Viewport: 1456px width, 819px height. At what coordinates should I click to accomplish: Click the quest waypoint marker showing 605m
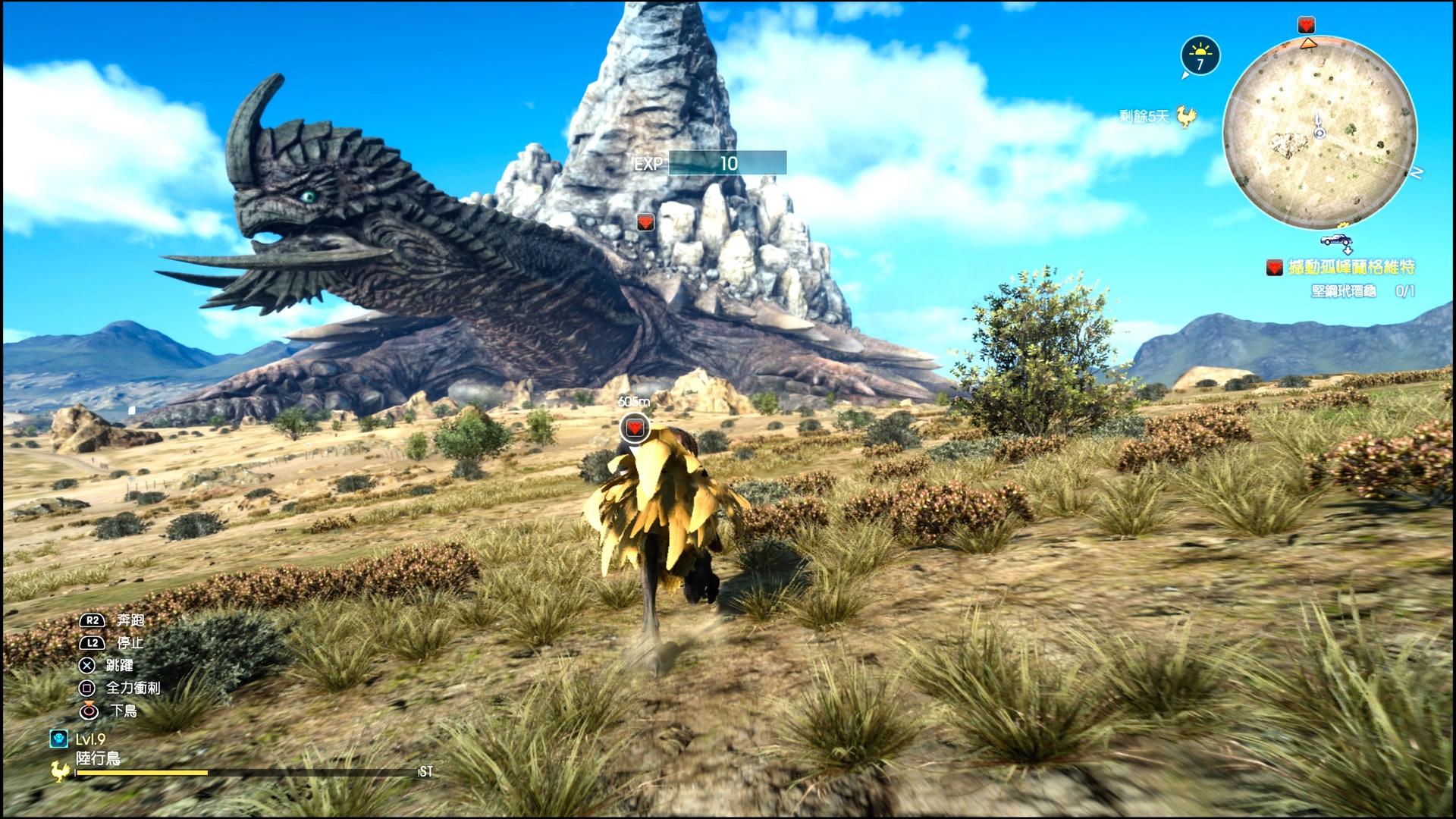pos(635,428)
